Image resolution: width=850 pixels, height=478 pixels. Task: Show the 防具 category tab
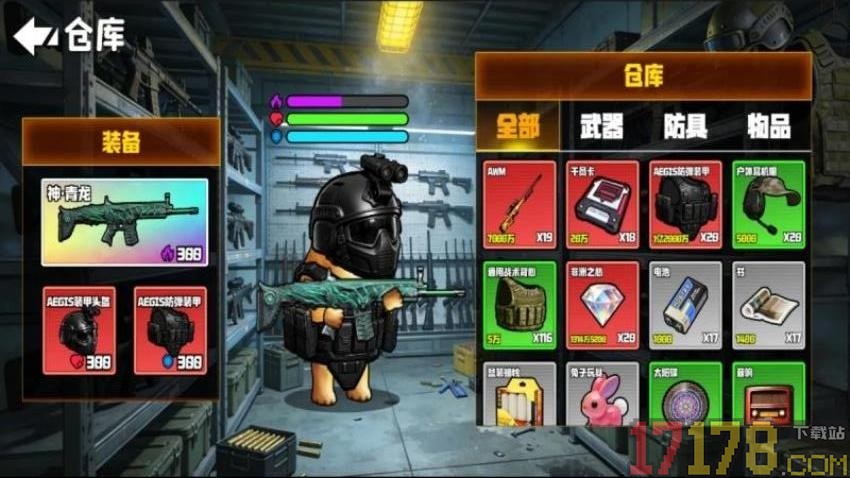coord(685,126)
